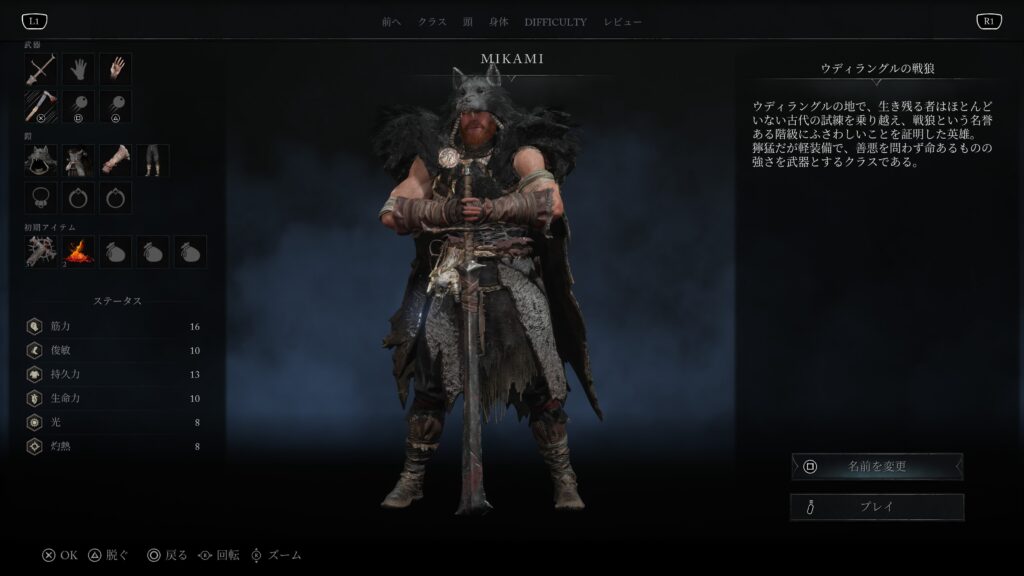This screenshot has width=1024, height=576.
Task: Select the empty necklace slot
Action: [41, 197]
